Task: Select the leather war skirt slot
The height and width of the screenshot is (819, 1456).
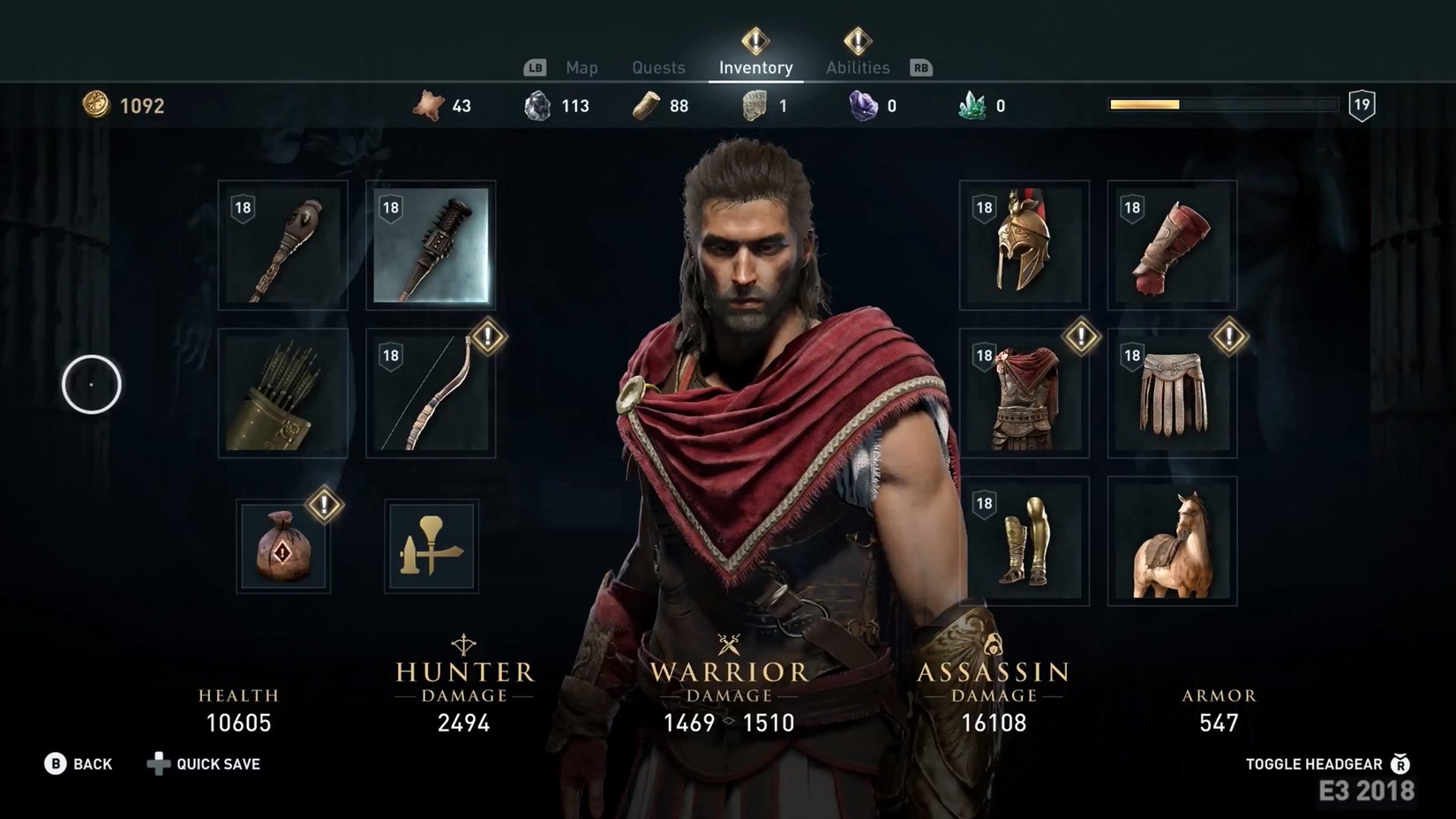Action: [1172, 394]
